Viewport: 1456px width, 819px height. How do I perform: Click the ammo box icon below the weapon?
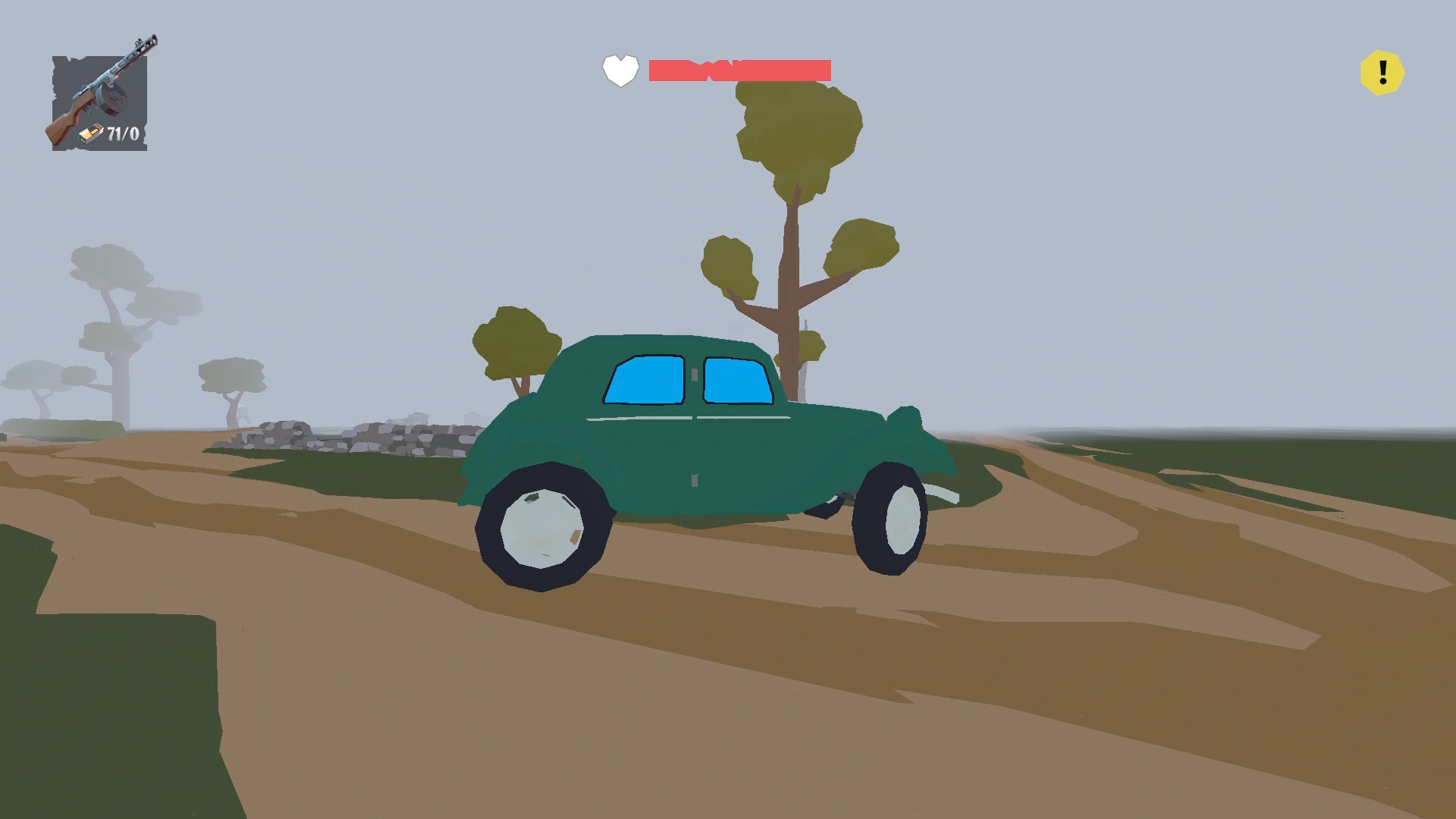point(91,133)
